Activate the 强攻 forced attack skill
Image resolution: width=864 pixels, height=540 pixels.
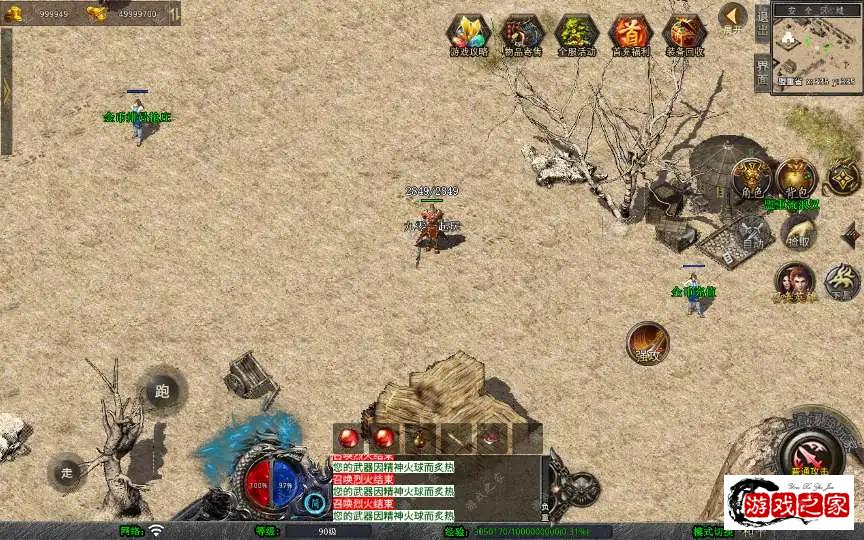tap(648, 343)
